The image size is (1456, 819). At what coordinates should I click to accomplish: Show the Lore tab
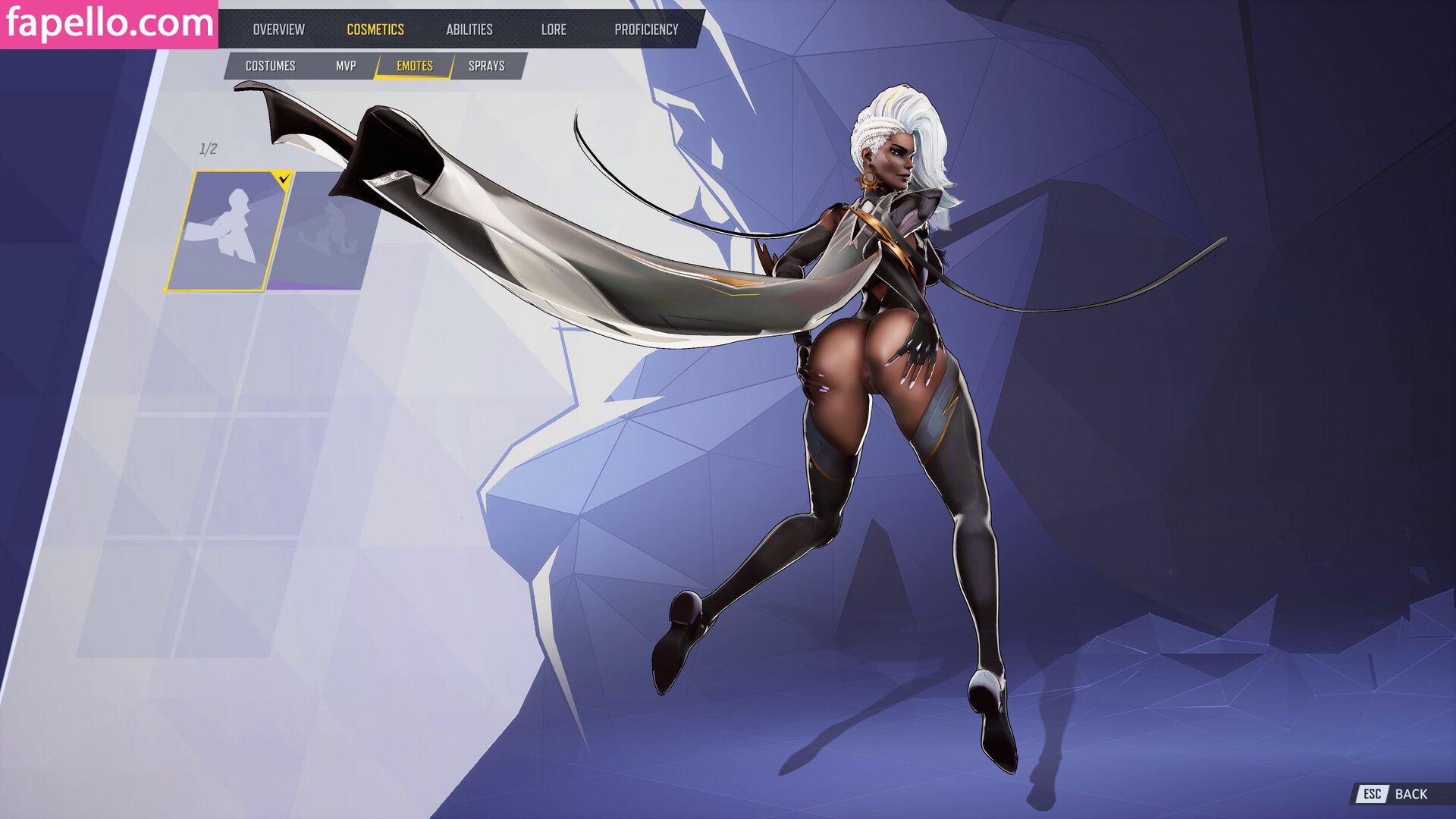pos(554,30)
